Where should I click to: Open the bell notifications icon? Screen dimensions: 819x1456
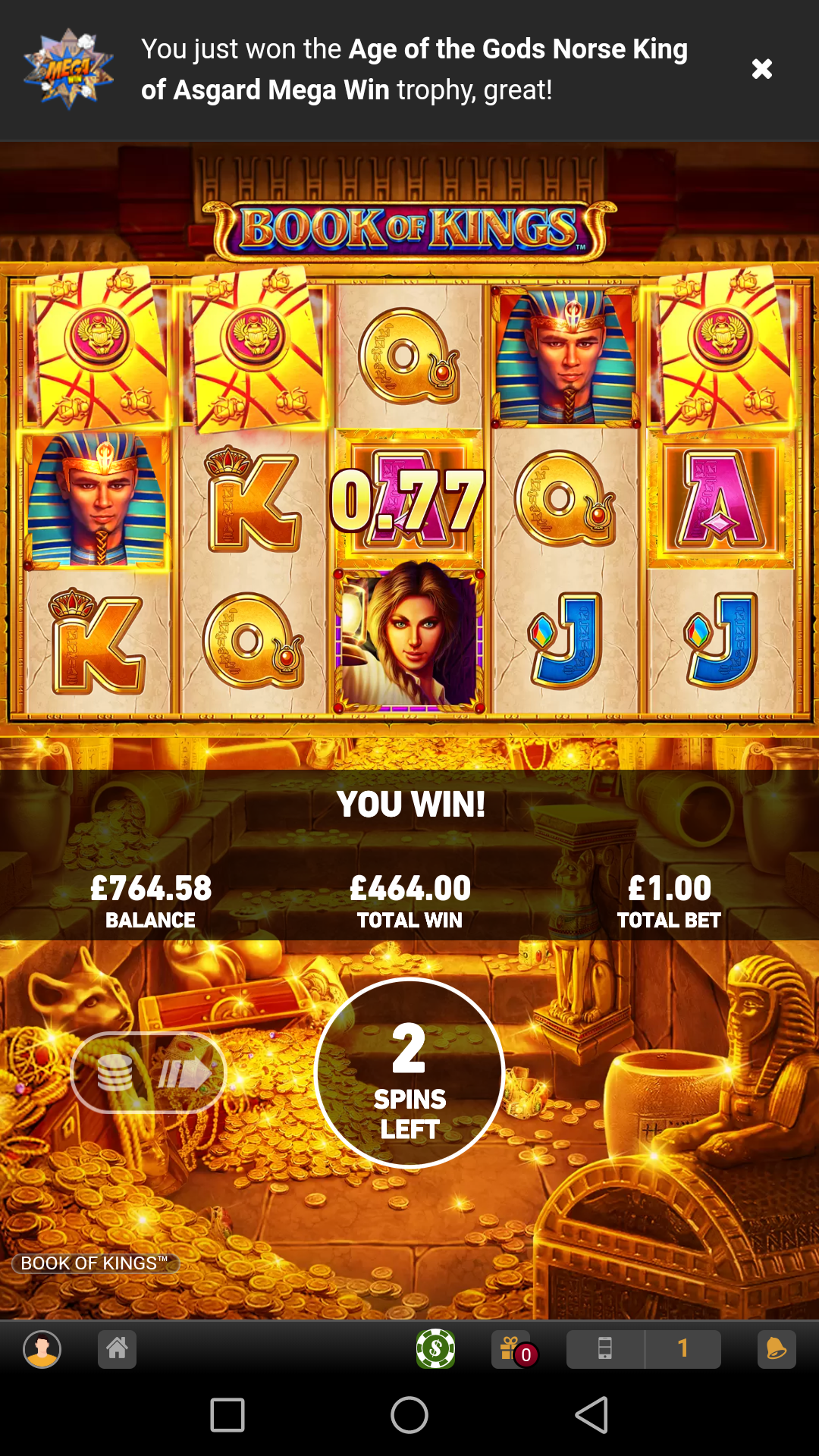[777, 1349]
